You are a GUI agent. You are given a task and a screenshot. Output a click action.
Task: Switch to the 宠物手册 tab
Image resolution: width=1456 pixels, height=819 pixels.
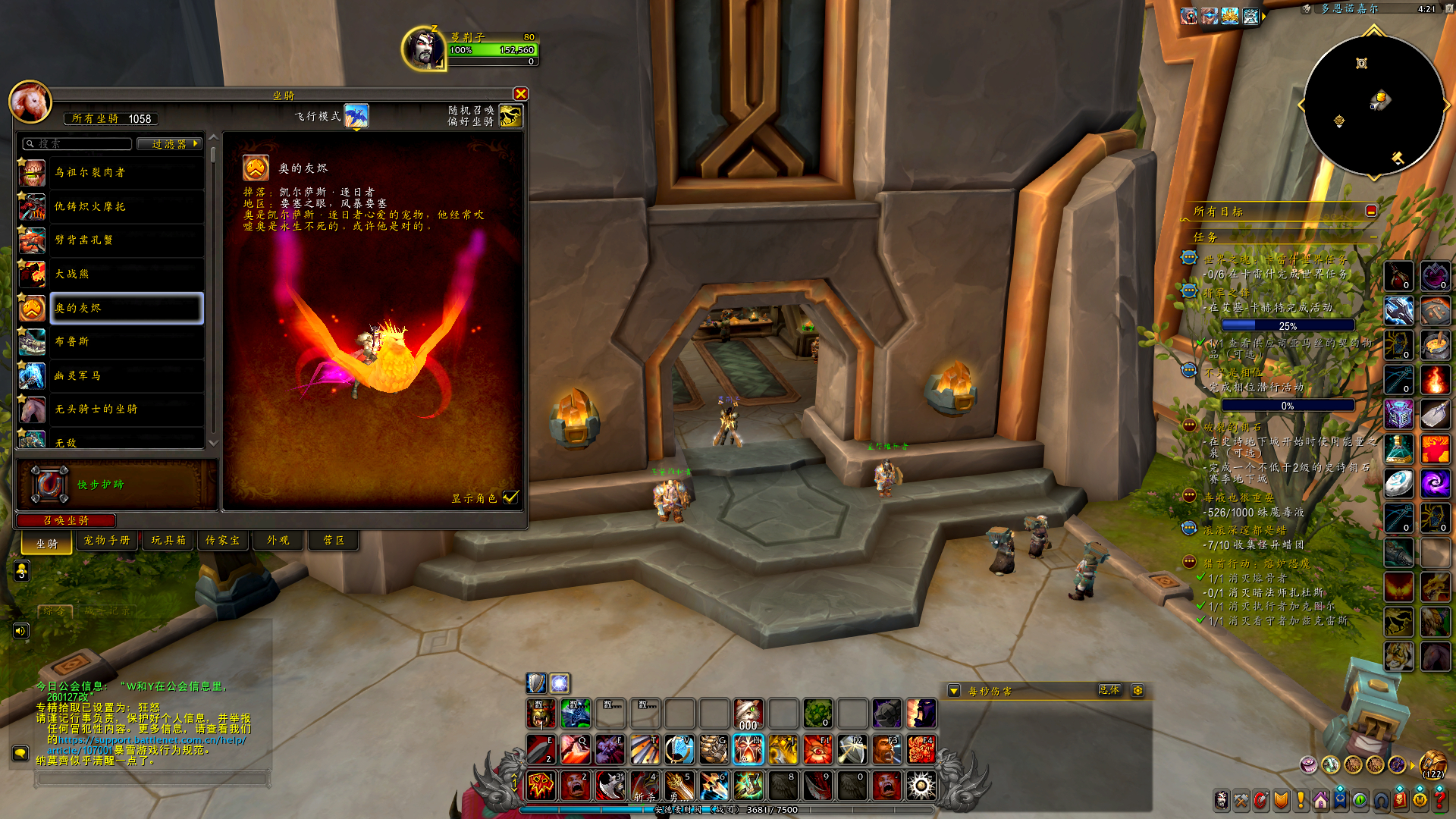[107, 541]
